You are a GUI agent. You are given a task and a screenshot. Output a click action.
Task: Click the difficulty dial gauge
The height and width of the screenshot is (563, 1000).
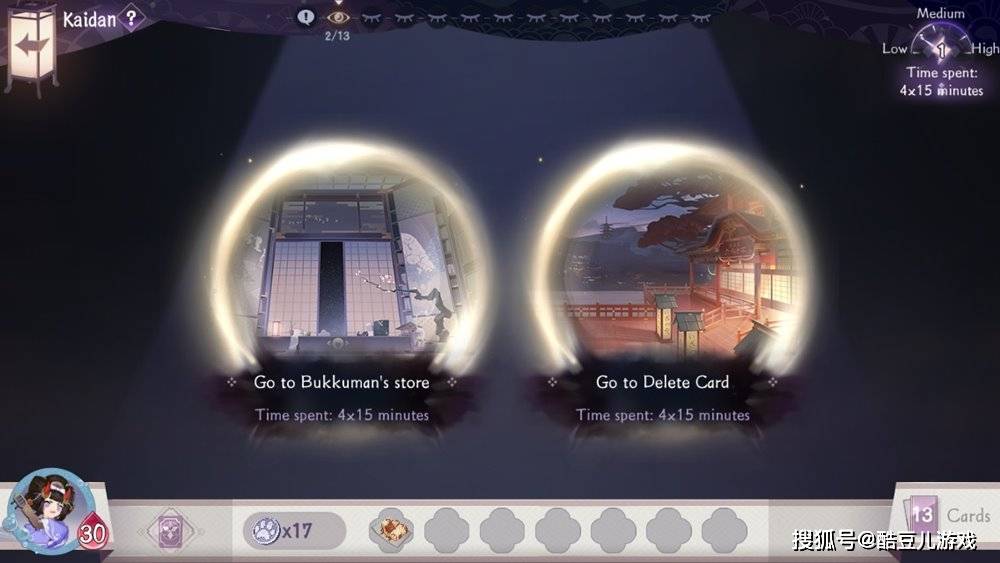pos(941,47)
